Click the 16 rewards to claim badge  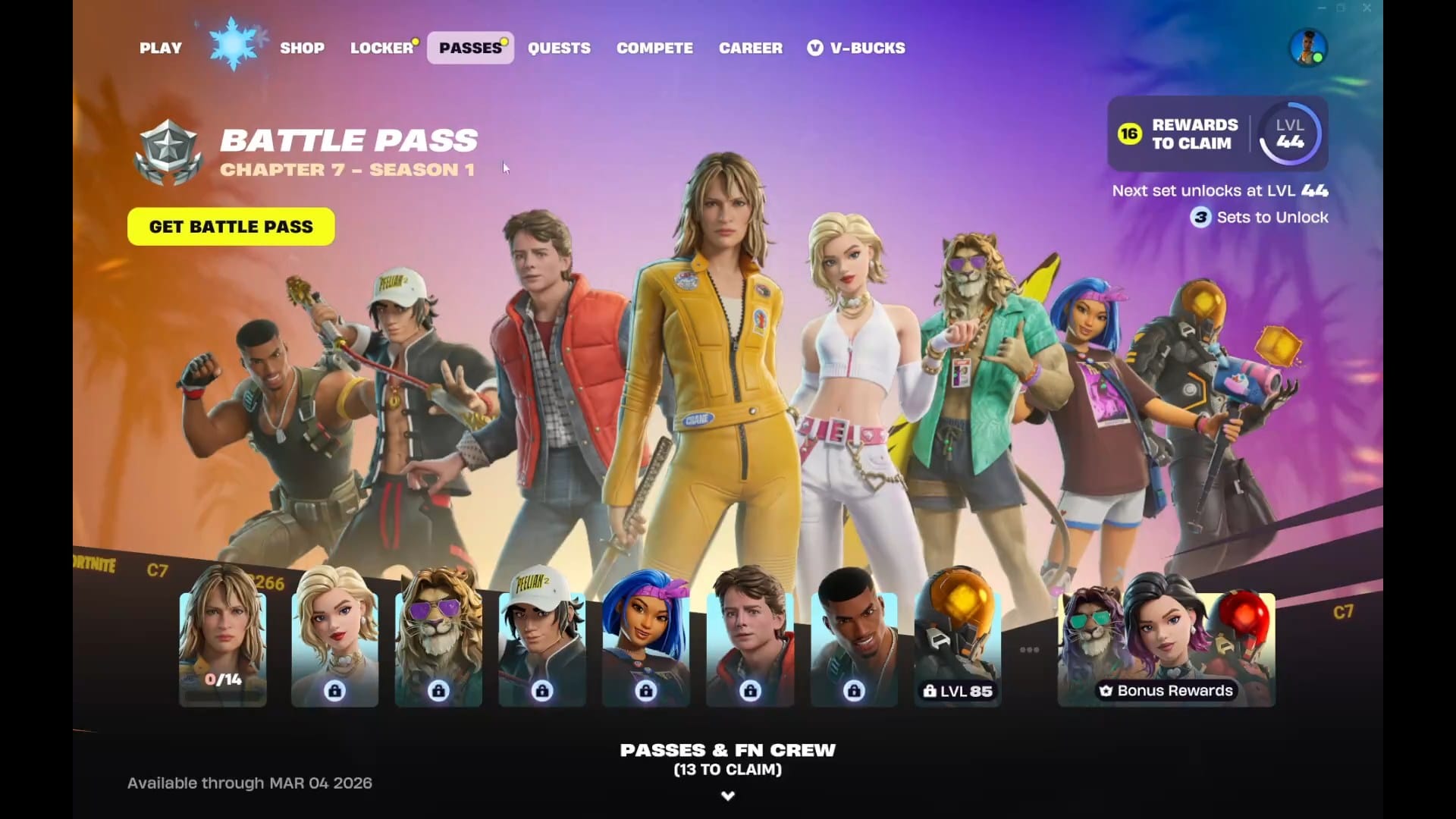(x=1128, y=133)
